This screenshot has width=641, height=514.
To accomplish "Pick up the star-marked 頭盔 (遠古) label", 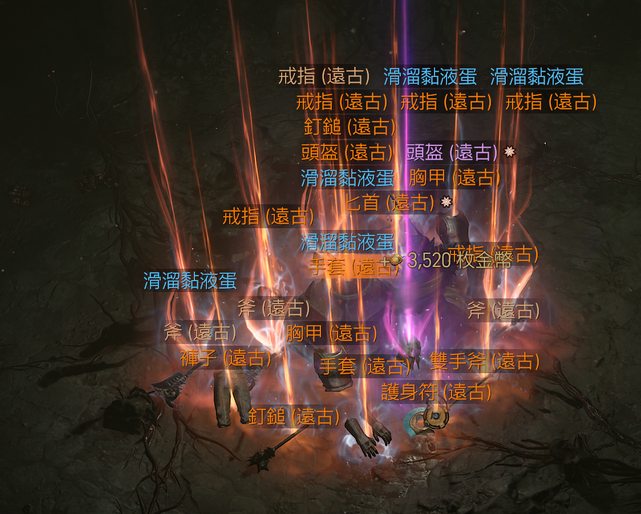I will (x=451, y=153).
